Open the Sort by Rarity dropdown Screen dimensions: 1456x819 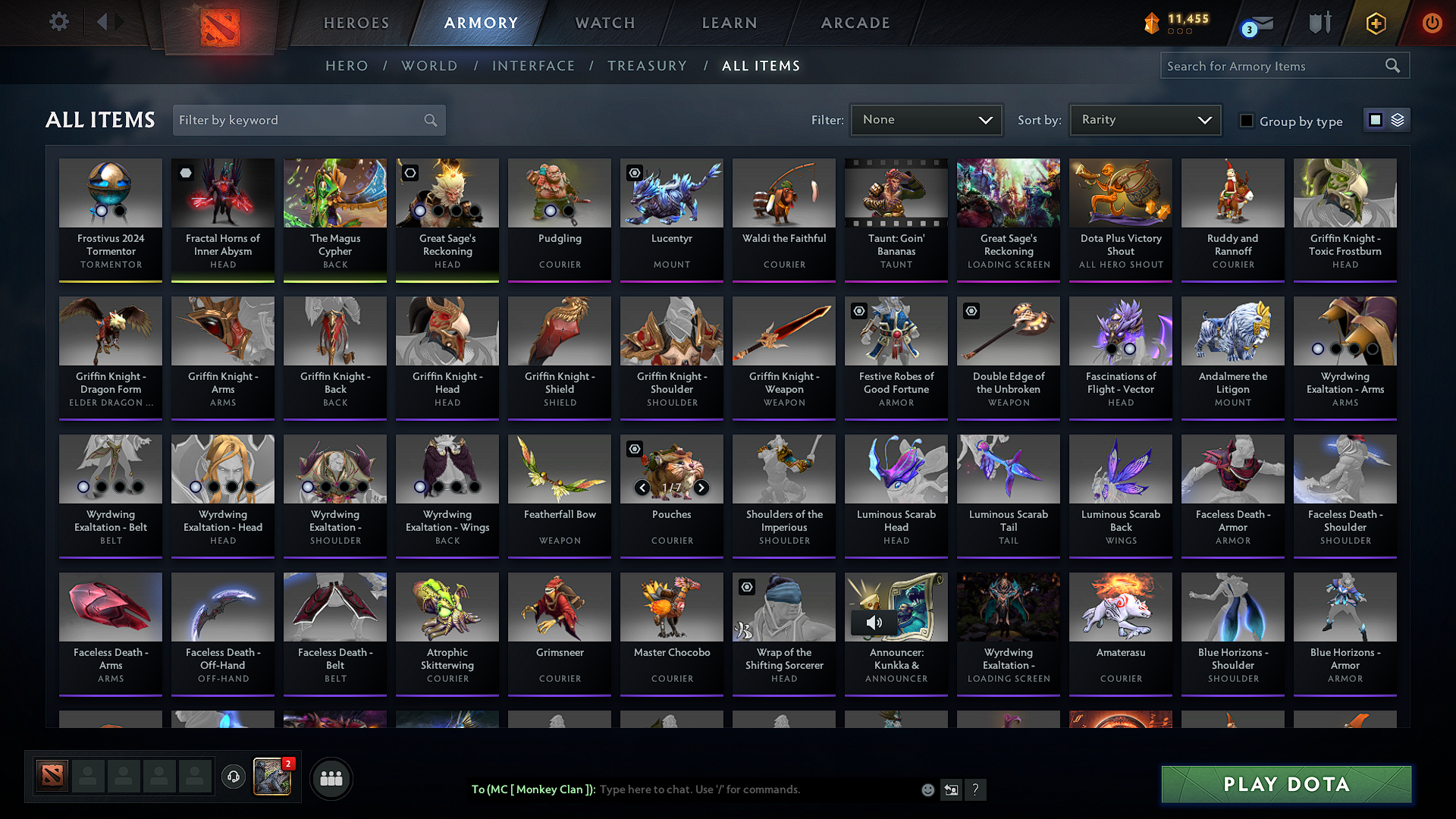point(1144,119)
